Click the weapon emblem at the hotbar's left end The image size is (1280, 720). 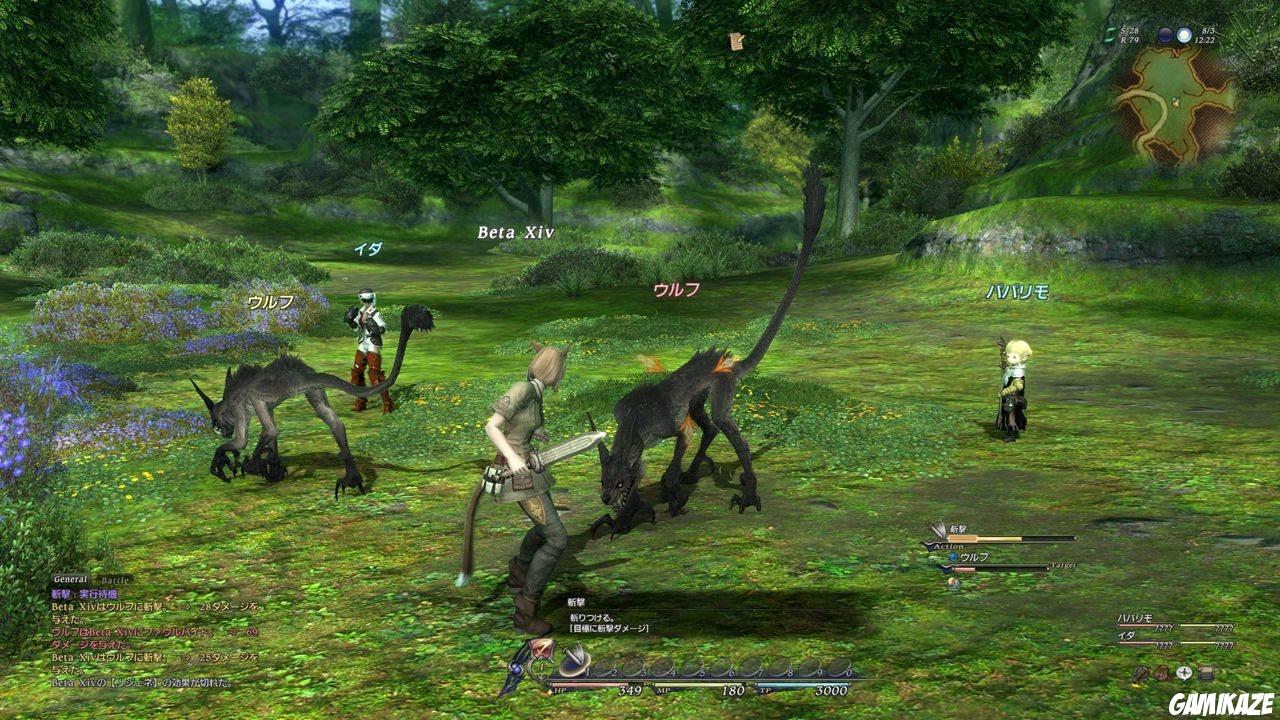[540, 650]
